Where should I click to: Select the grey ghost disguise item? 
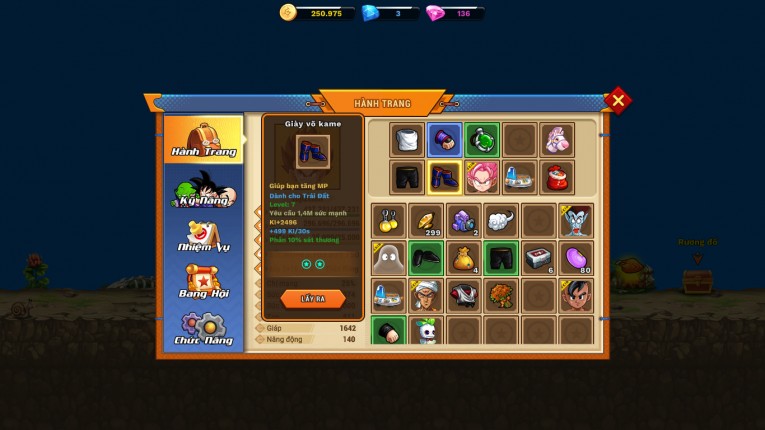(388, 258)
